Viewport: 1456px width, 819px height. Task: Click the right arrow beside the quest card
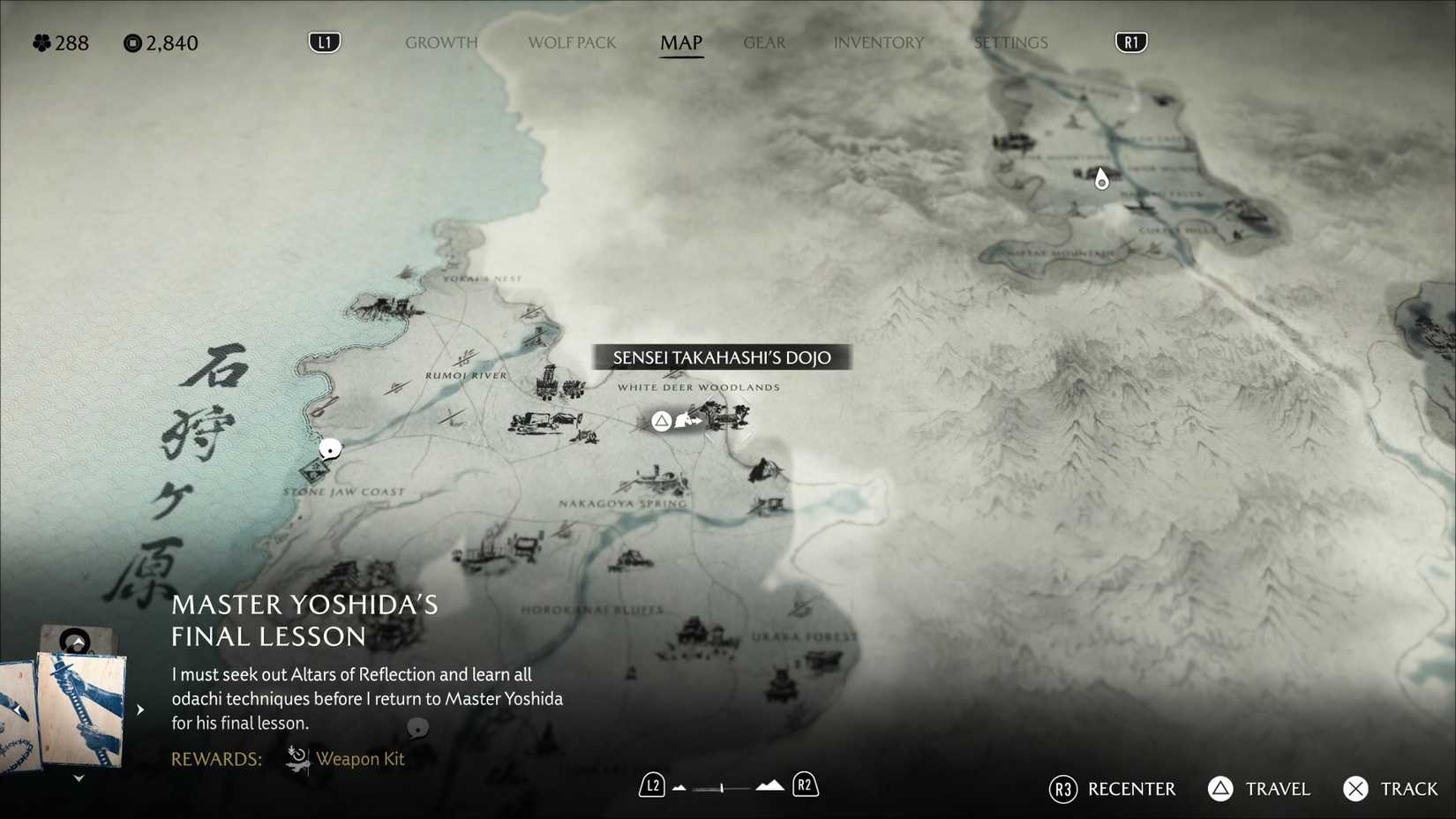click(x=140, y=709)
